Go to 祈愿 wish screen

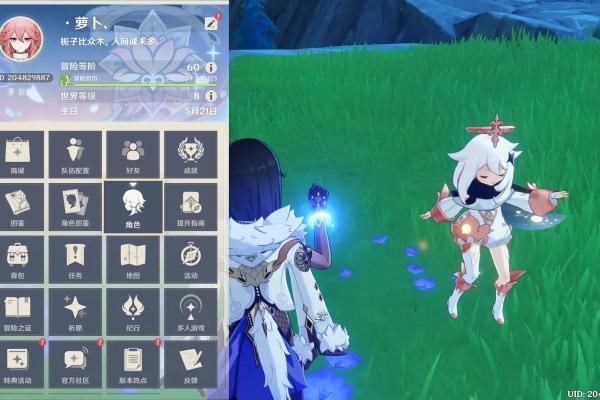pos(75,310)
